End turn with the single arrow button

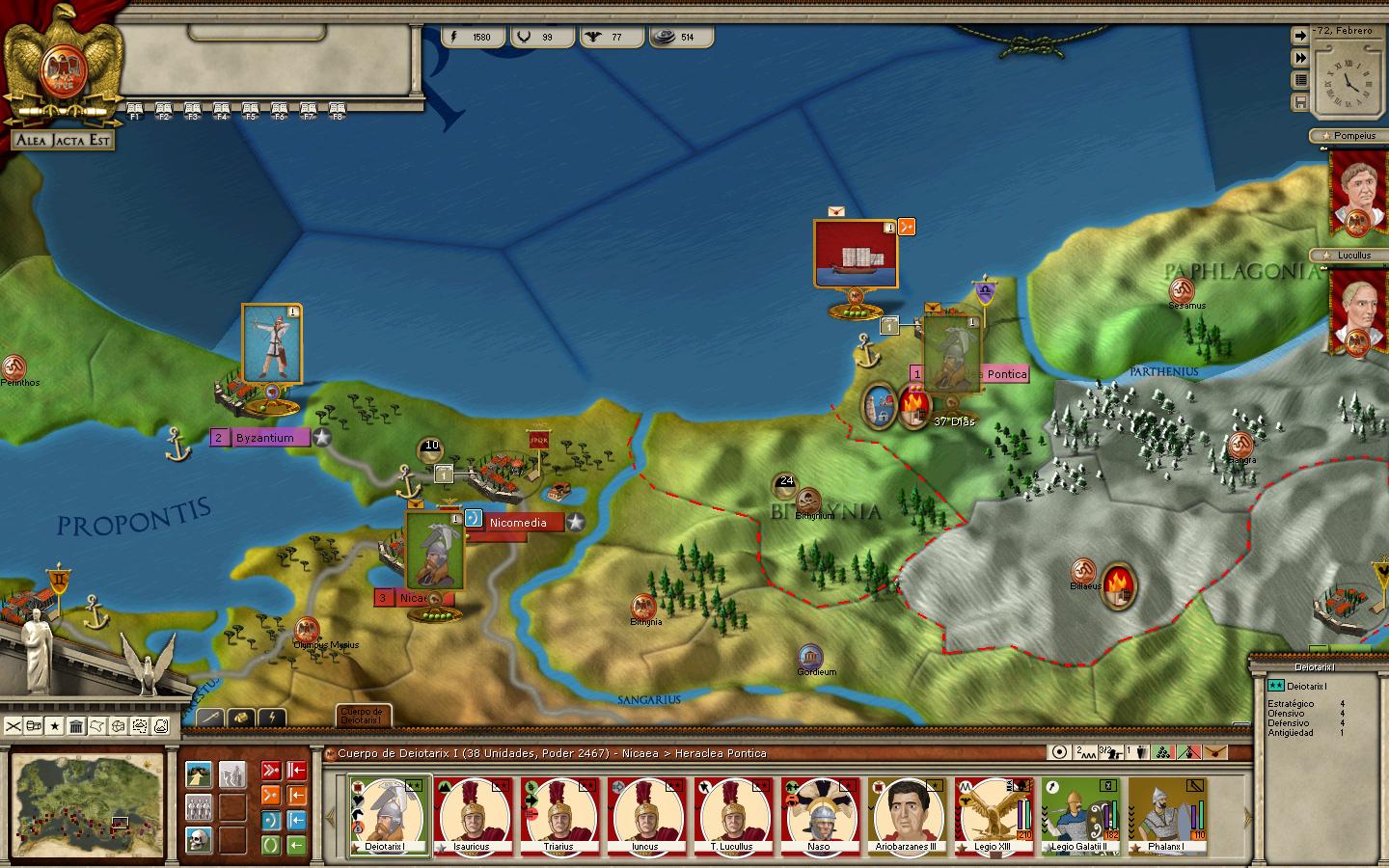point(1300,36)
